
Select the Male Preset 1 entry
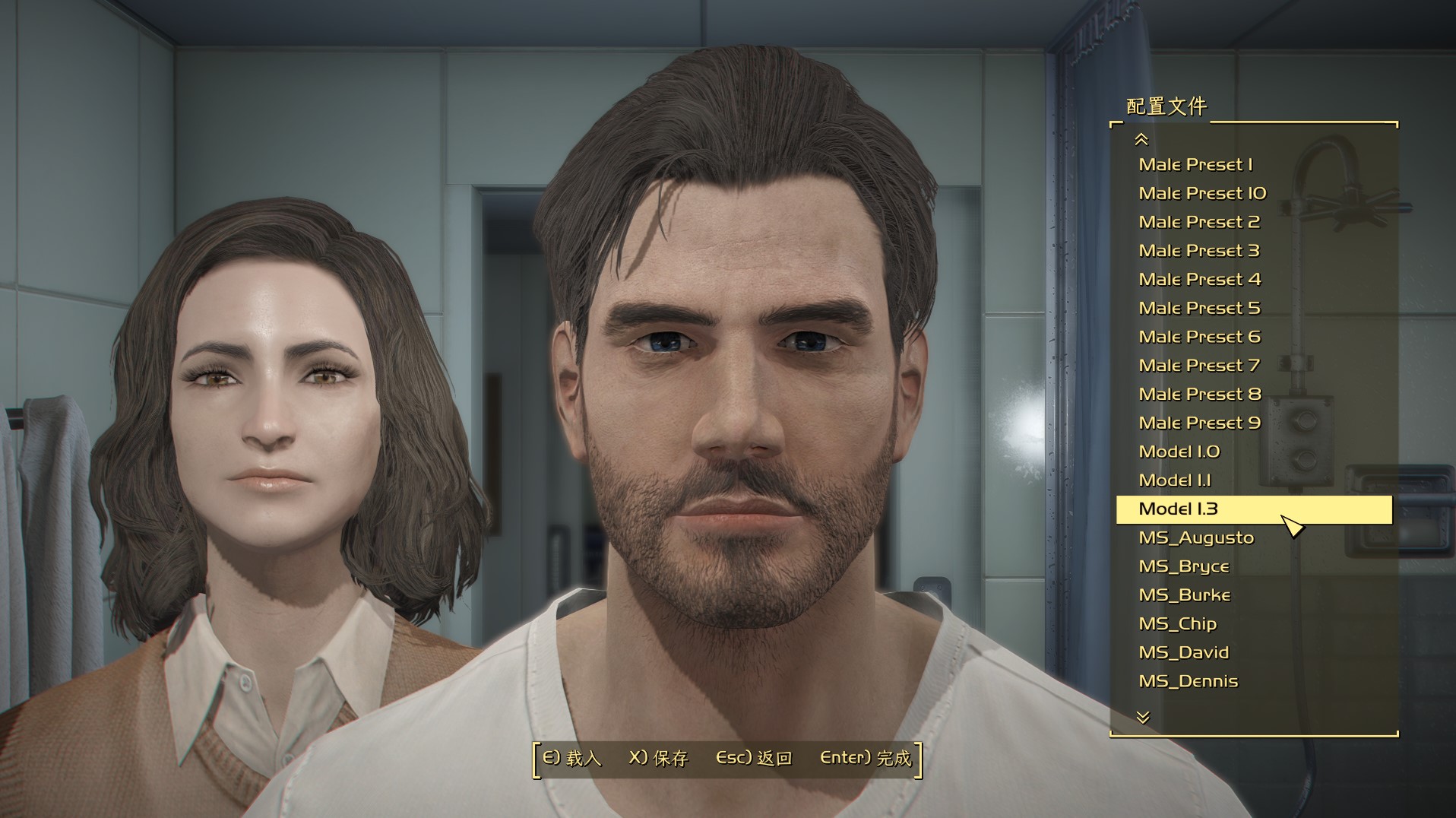pos(1195,165)
